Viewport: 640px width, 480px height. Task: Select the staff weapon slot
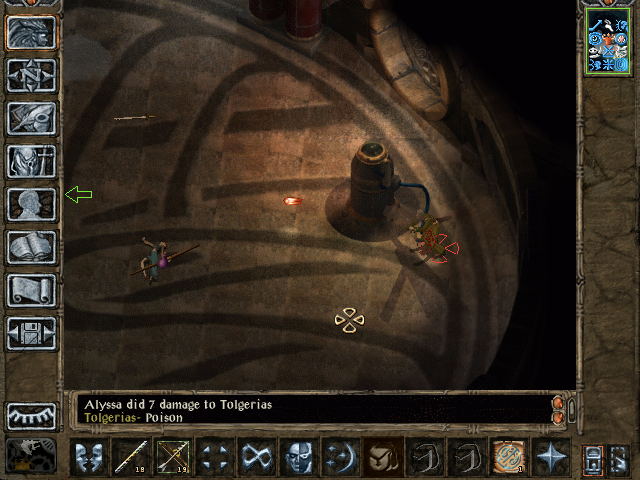click(x=131, y=457)
